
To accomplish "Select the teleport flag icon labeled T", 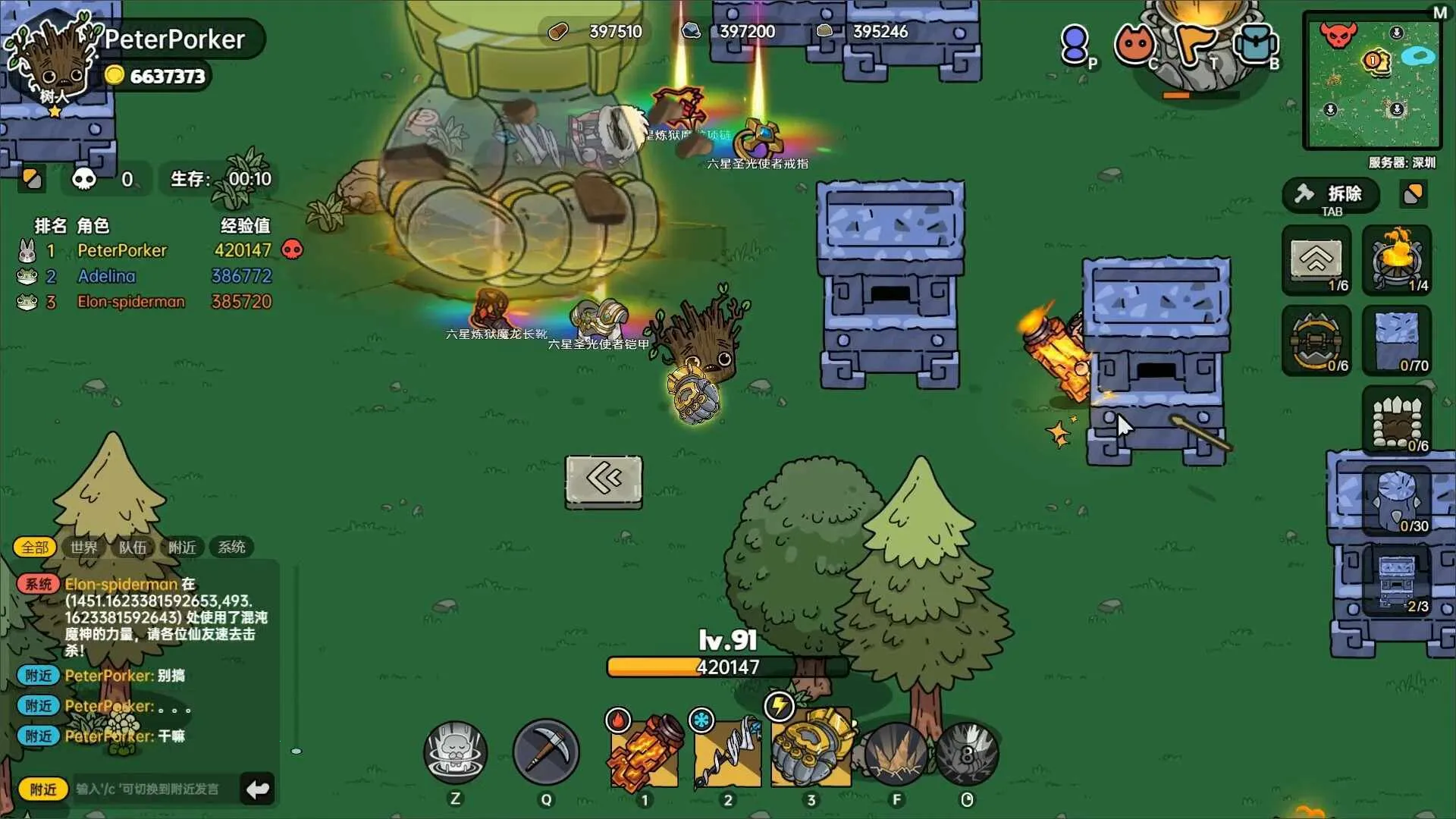I will coord(1197,43).
